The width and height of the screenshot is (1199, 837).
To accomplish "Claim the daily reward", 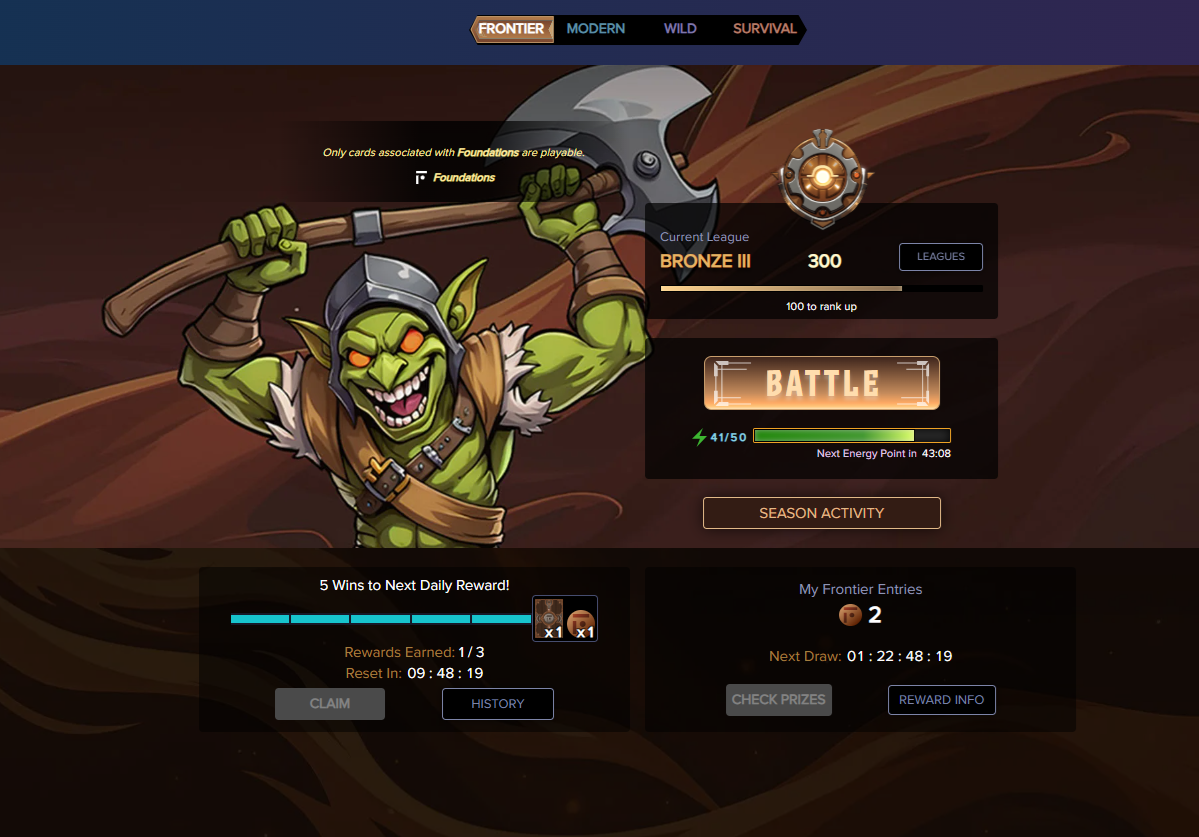I will [330, 704].
